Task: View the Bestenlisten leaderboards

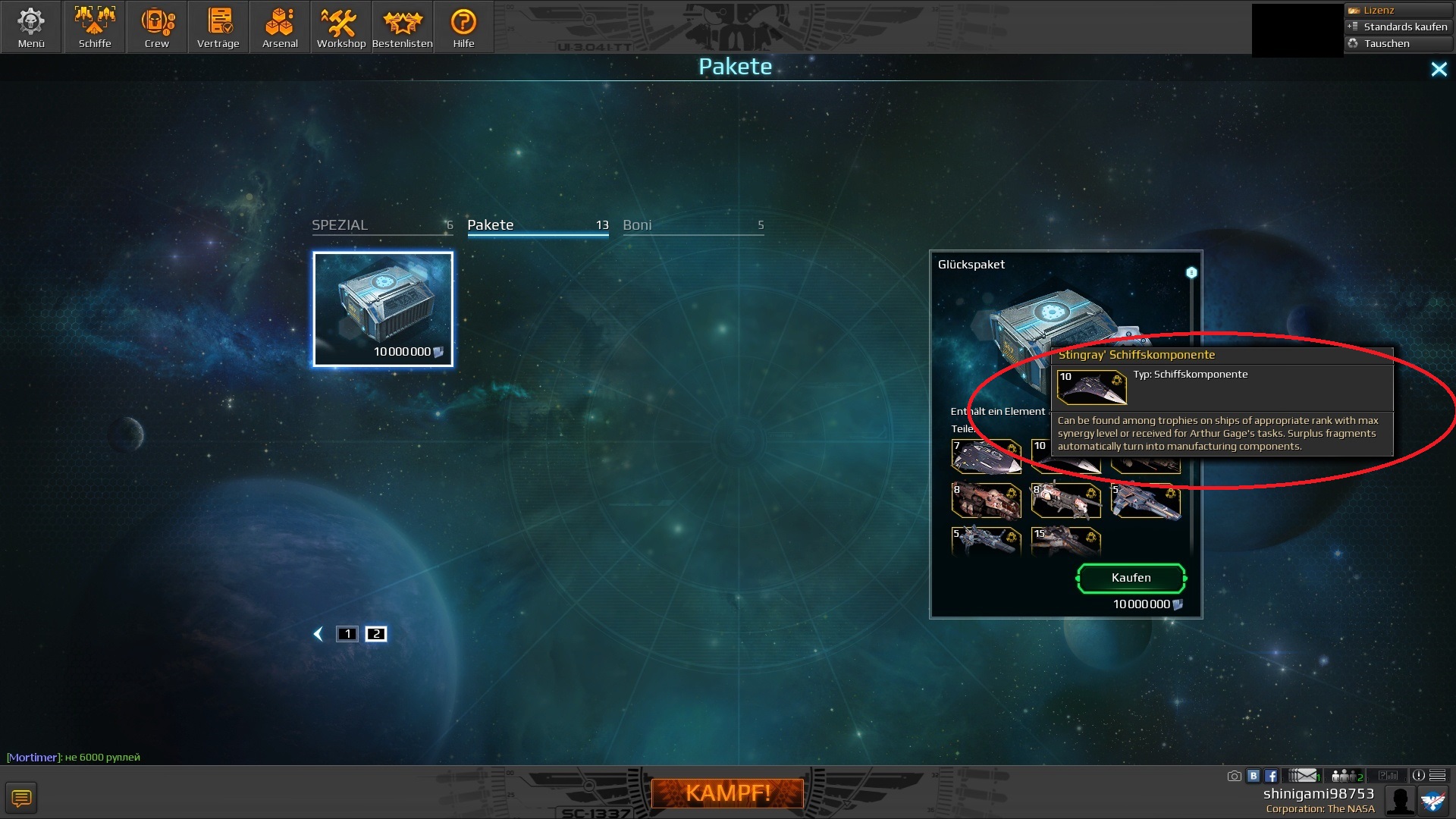Action: coord(403,27)
